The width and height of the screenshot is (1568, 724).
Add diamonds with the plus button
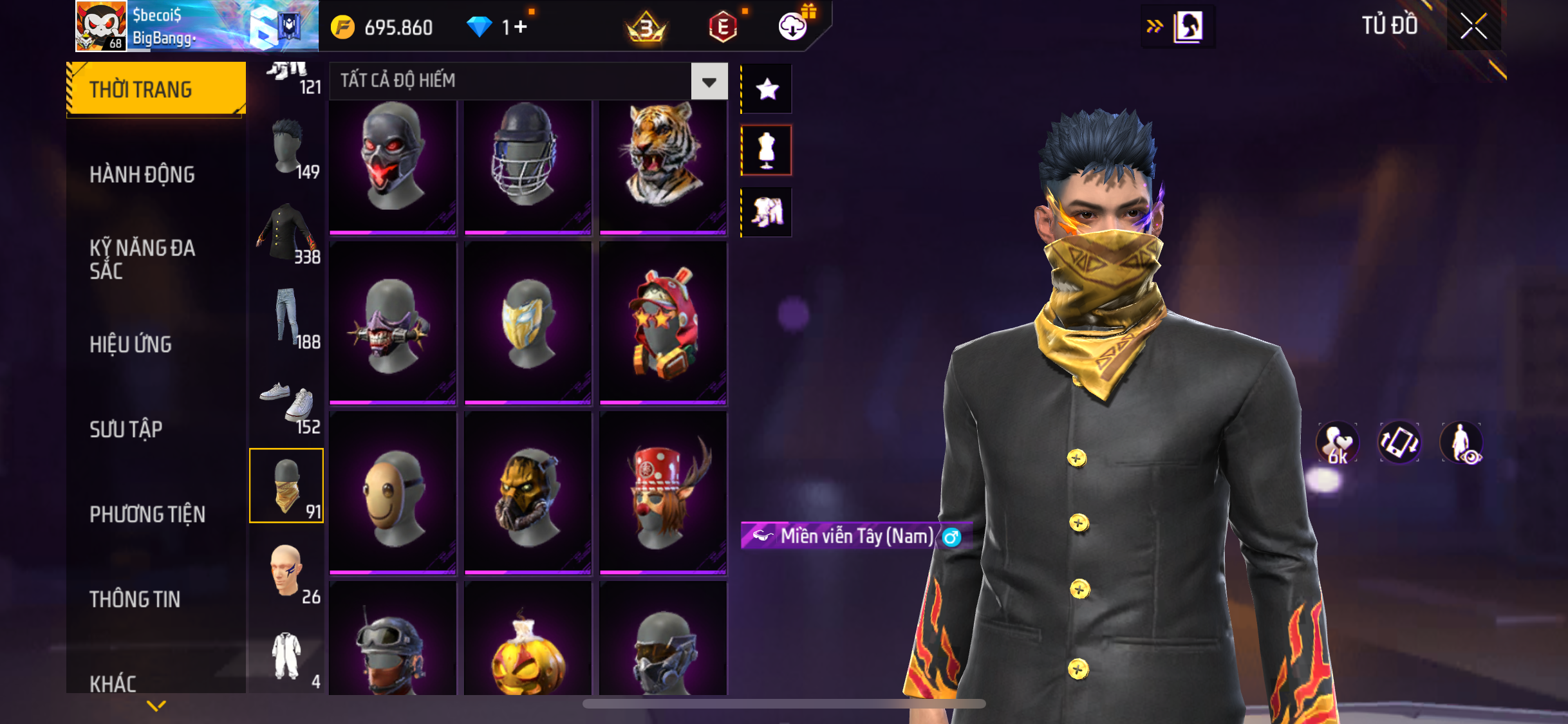520,27
